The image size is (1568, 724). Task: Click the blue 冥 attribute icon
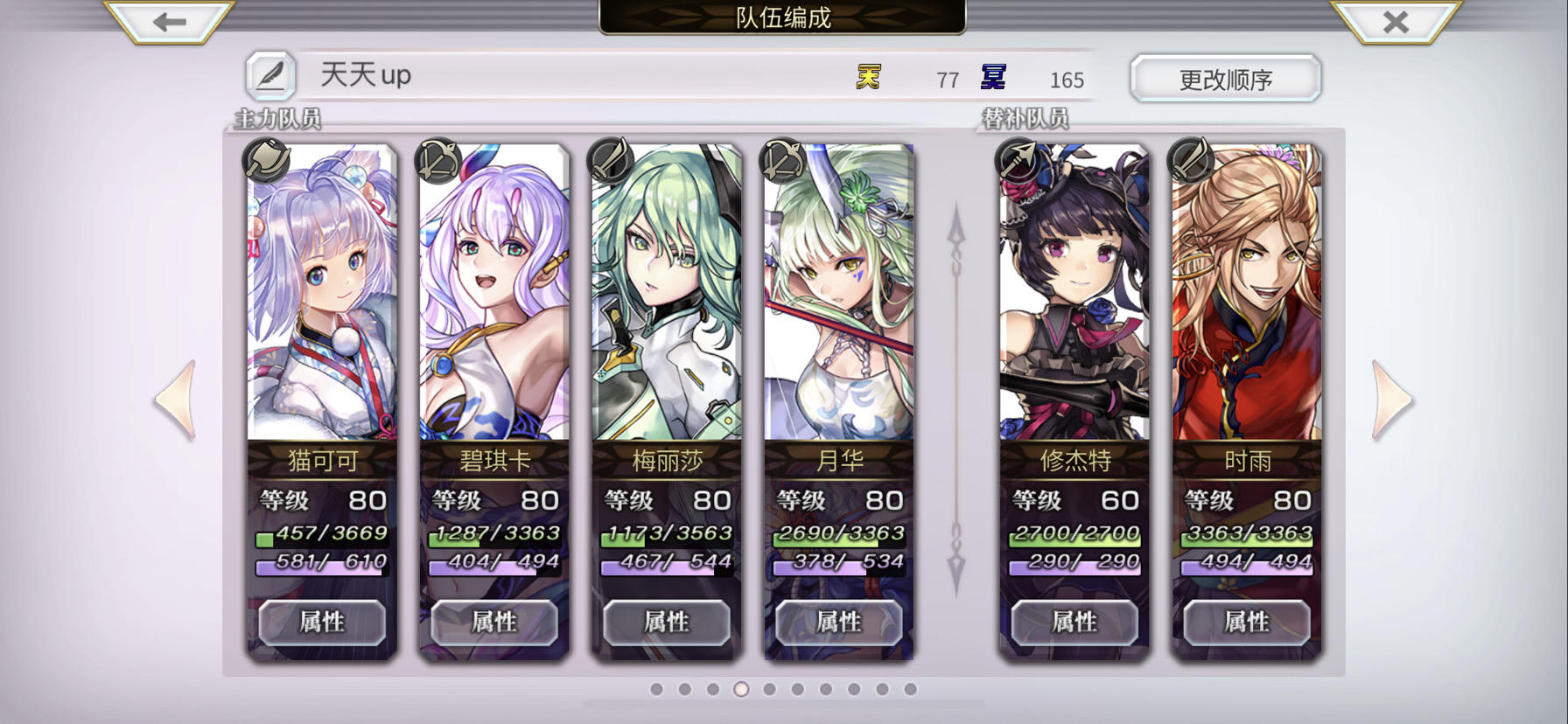(x=993, y=78)
